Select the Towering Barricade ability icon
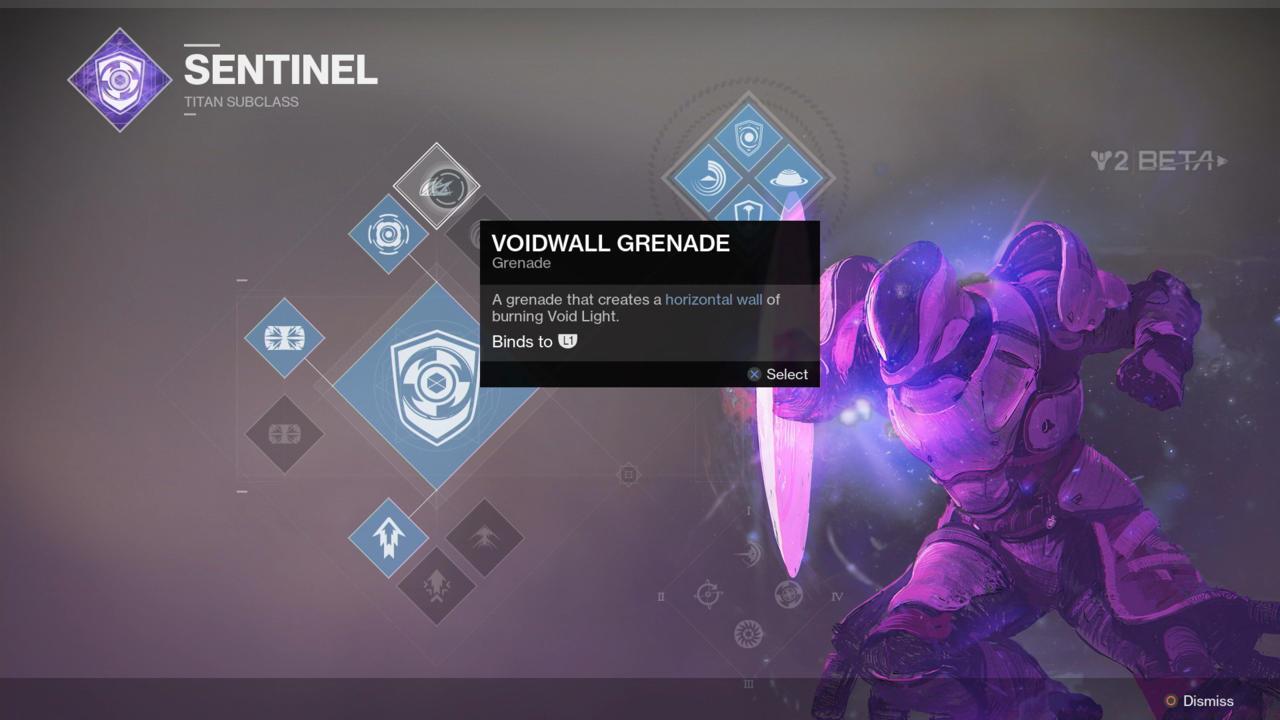The height and width of the screenshot is (720, 1280). (x=284, y=338)
